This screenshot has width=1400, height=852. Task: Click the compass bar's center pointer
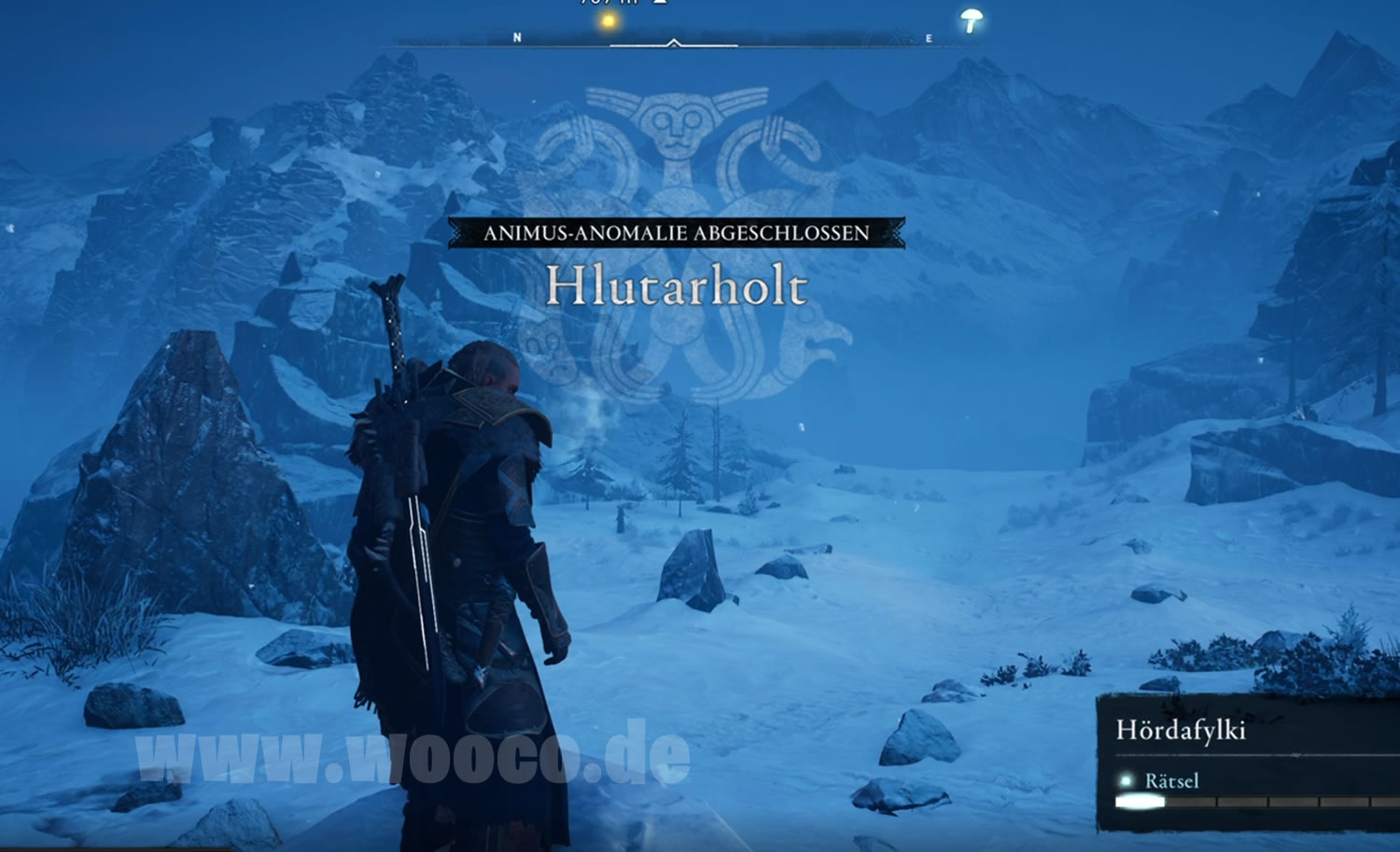point(674,43)
